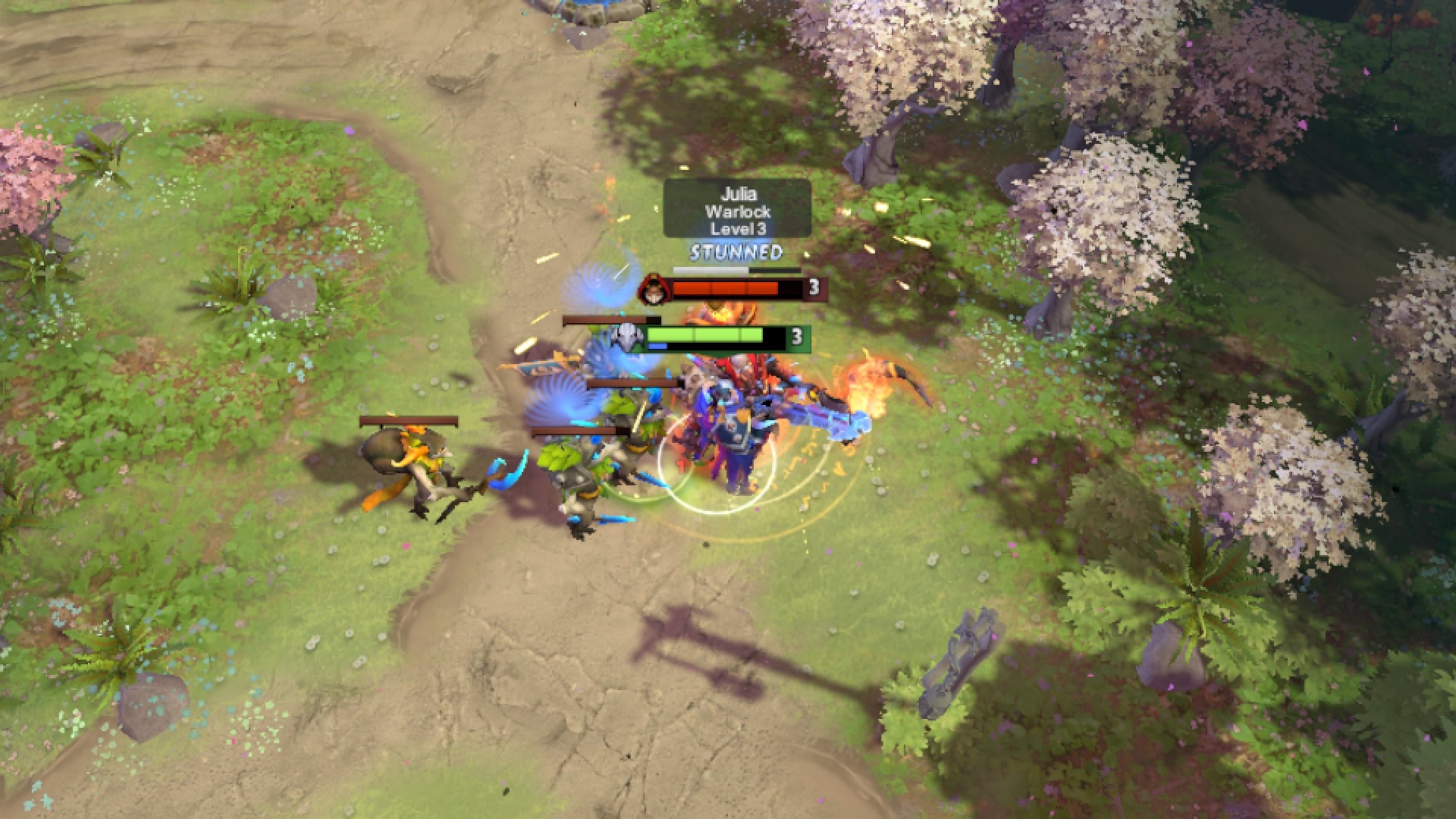This screenshot has width=1456, height=819.
Task: Click Warlock's hooded portrait icon beside the red bar
Action: click(653, 289)
